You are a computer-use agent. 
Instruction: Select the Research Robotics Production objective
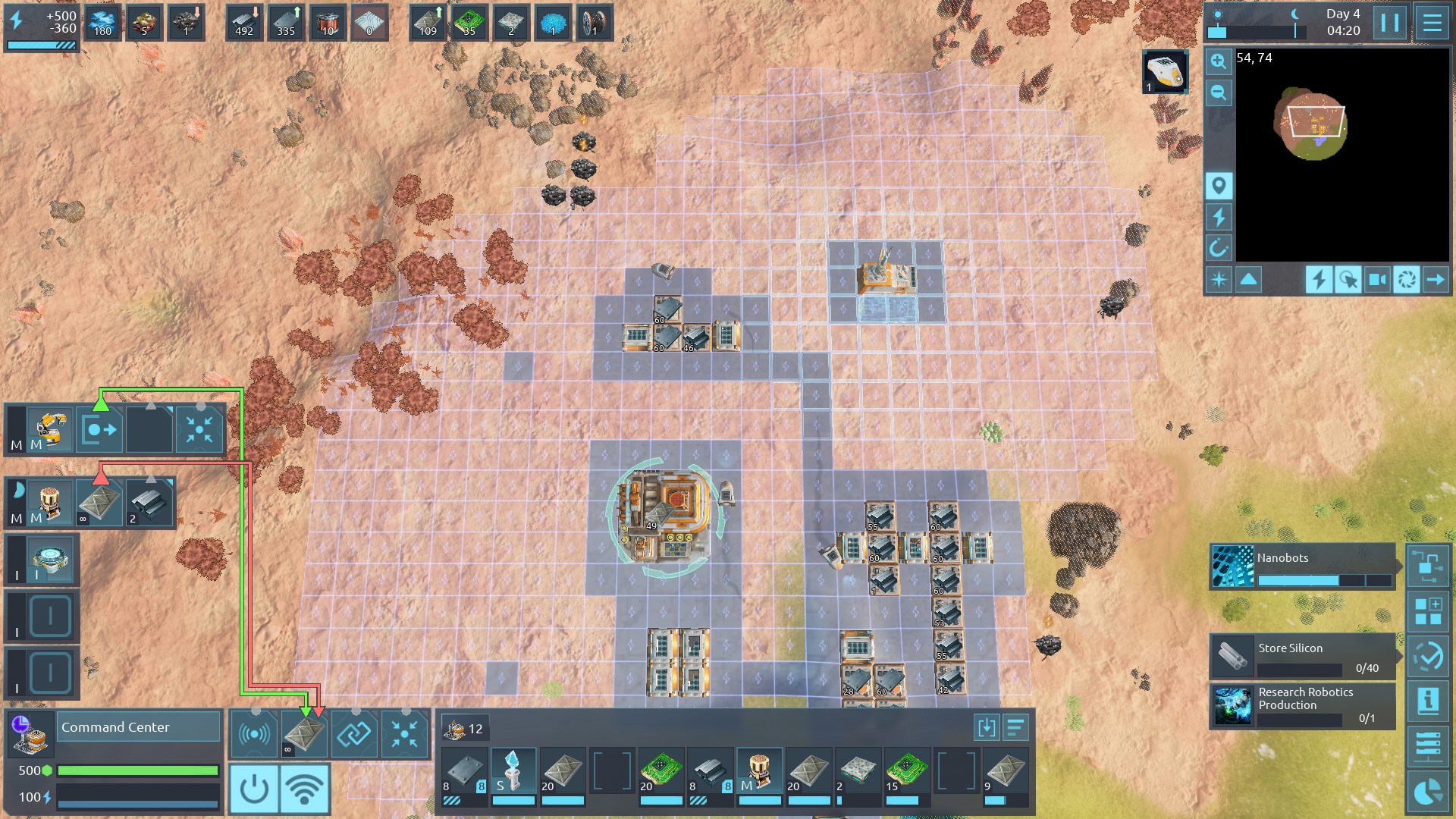(x=1302, y=706)
